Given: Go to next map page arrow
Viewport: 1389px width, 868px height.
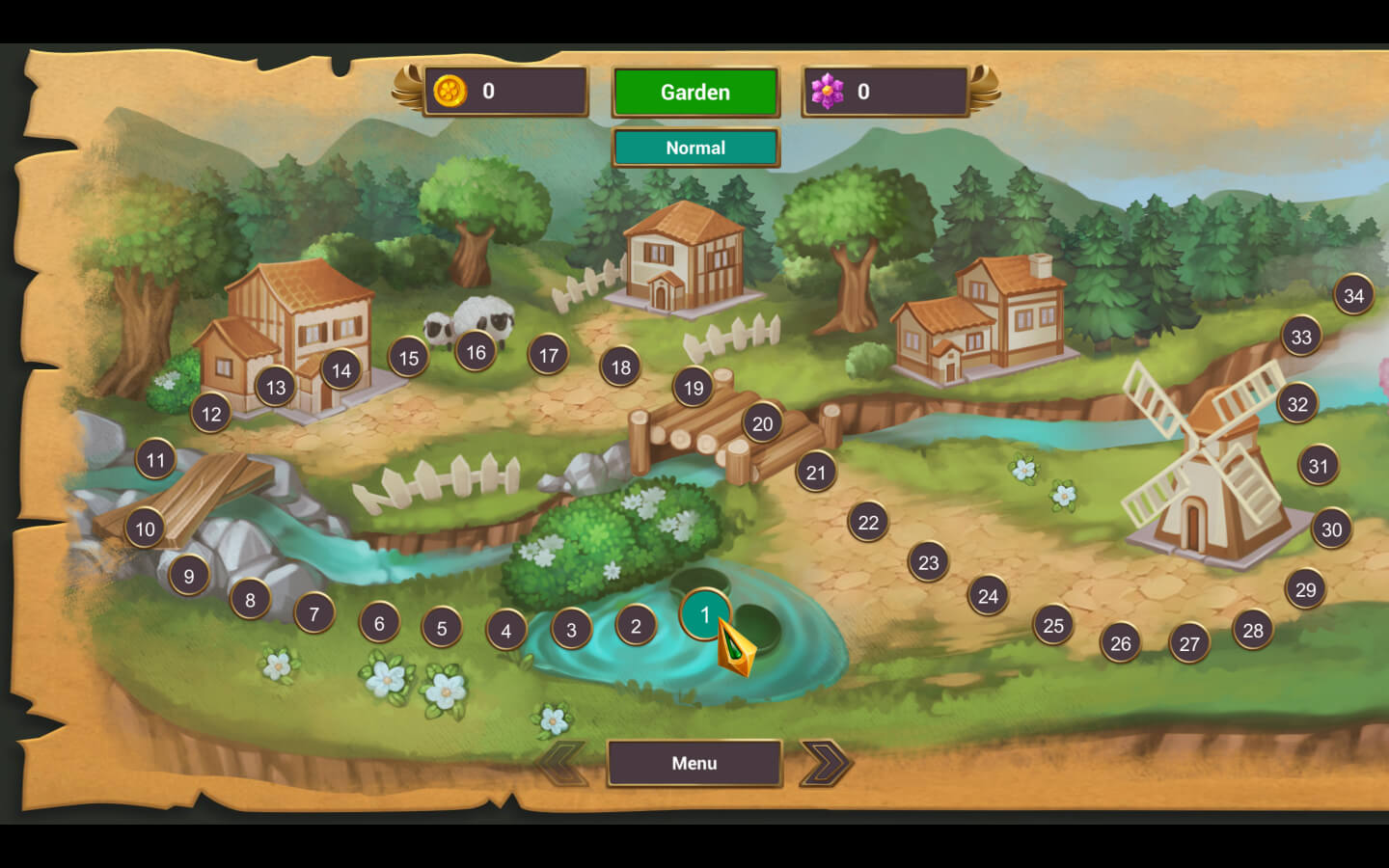Looking at the screenshot, I should tap(826, 763).
